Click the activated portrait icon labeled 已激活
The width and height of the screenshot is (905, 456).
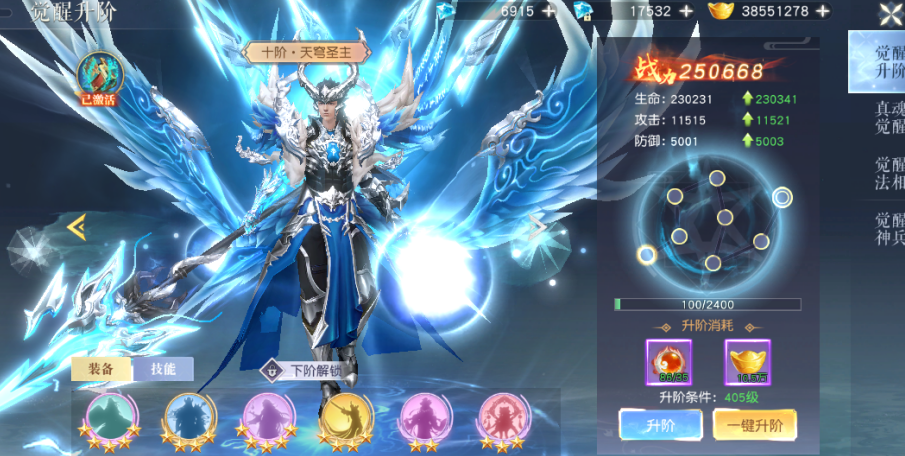click(100, 77)
